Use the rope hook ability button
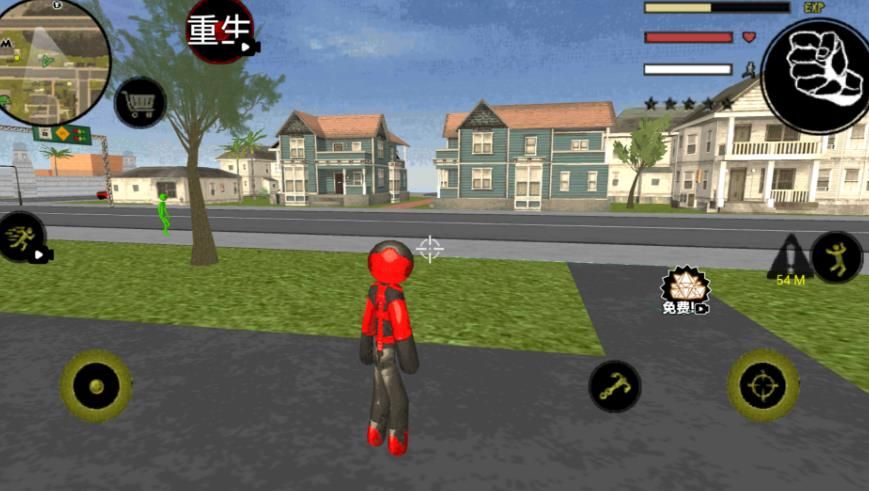The width and height of the screenshot is (869, 491). (x=614, y=386)
